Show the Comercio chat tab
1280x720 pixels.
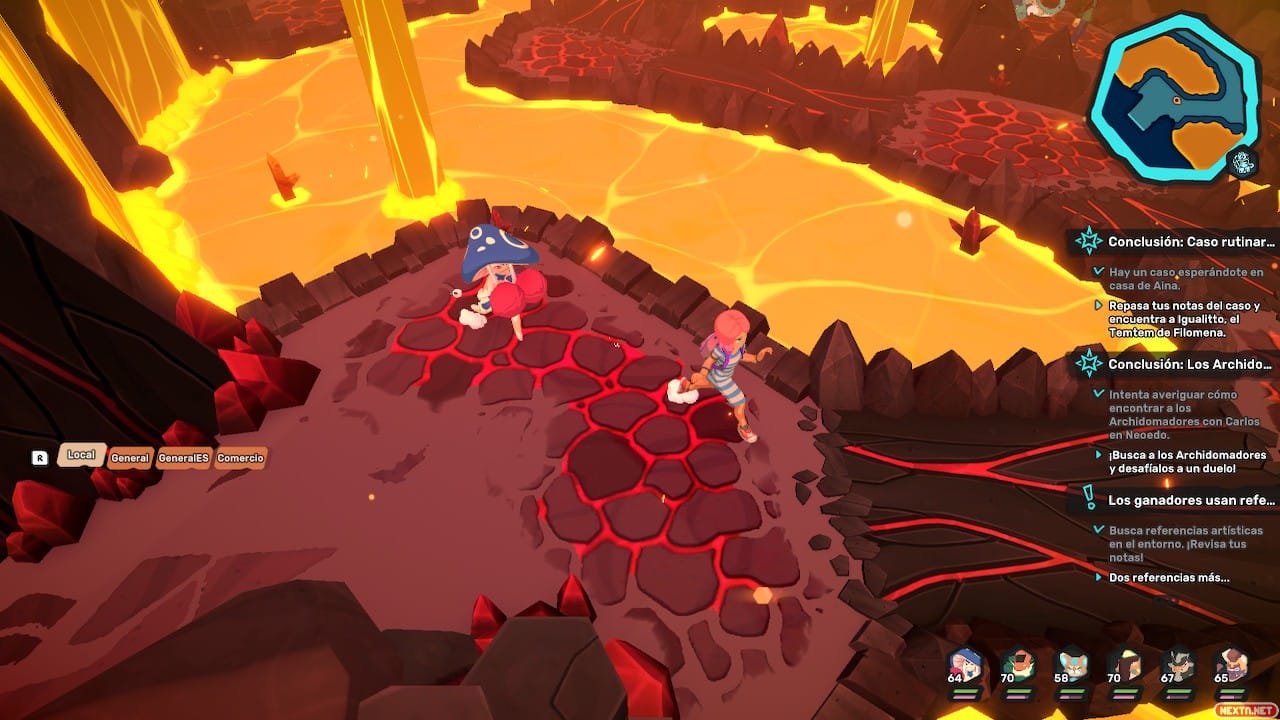coord(240,458)
